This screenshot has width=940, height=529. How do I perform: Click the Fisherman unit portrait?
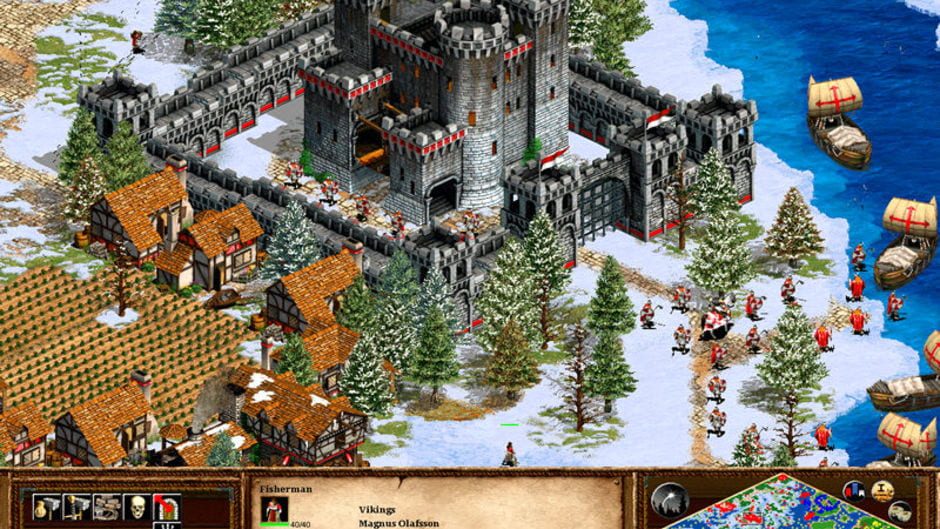(x=275, y=509)
